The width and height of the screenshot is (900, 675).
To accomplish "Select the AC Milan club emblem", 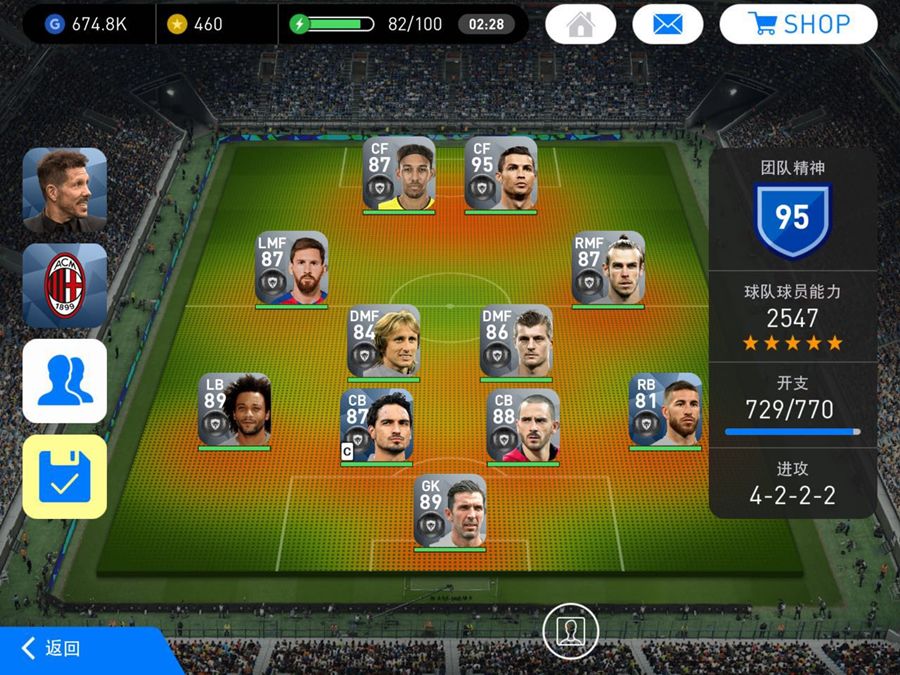I will tap(65, 285).
